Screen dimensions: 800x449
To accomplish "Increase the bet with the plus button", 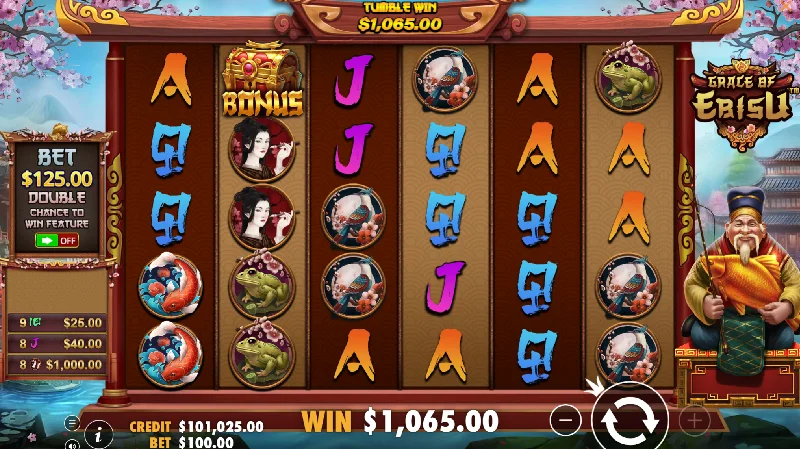I will 694,421.
